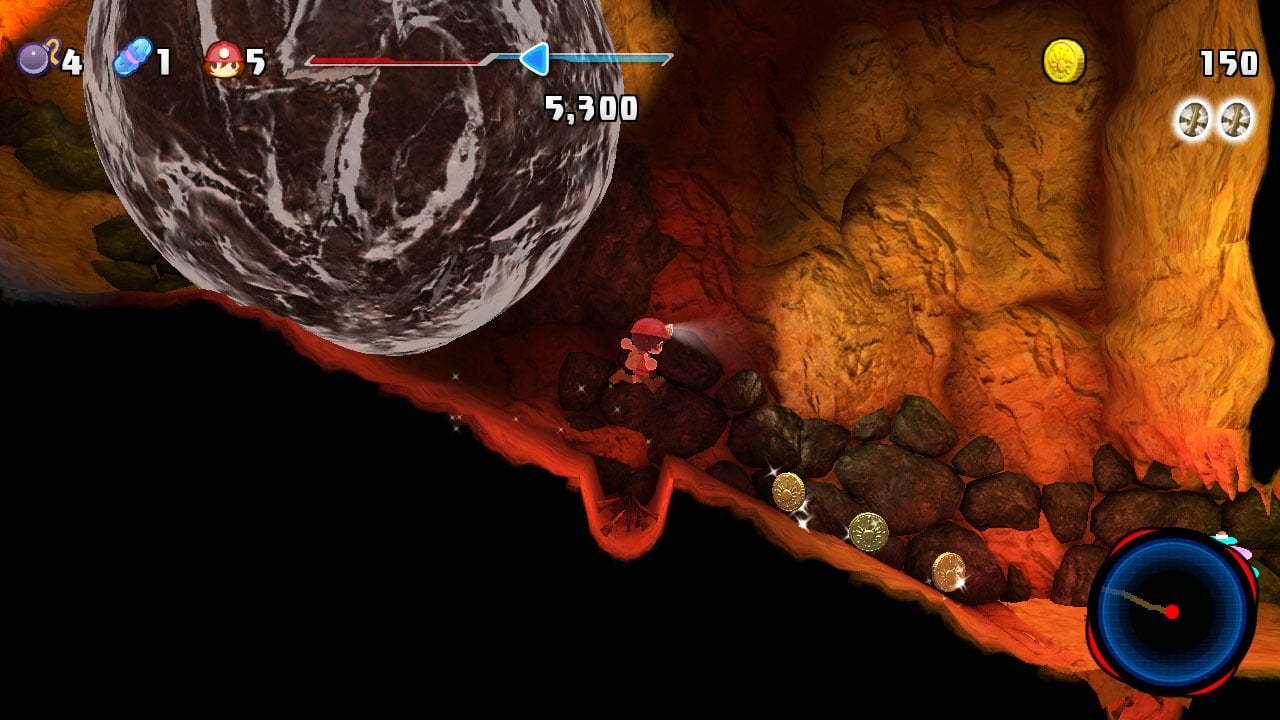Click the spelunker lives head icon
This screenshot has width=1280, height=720.
(x=222, y=60)
